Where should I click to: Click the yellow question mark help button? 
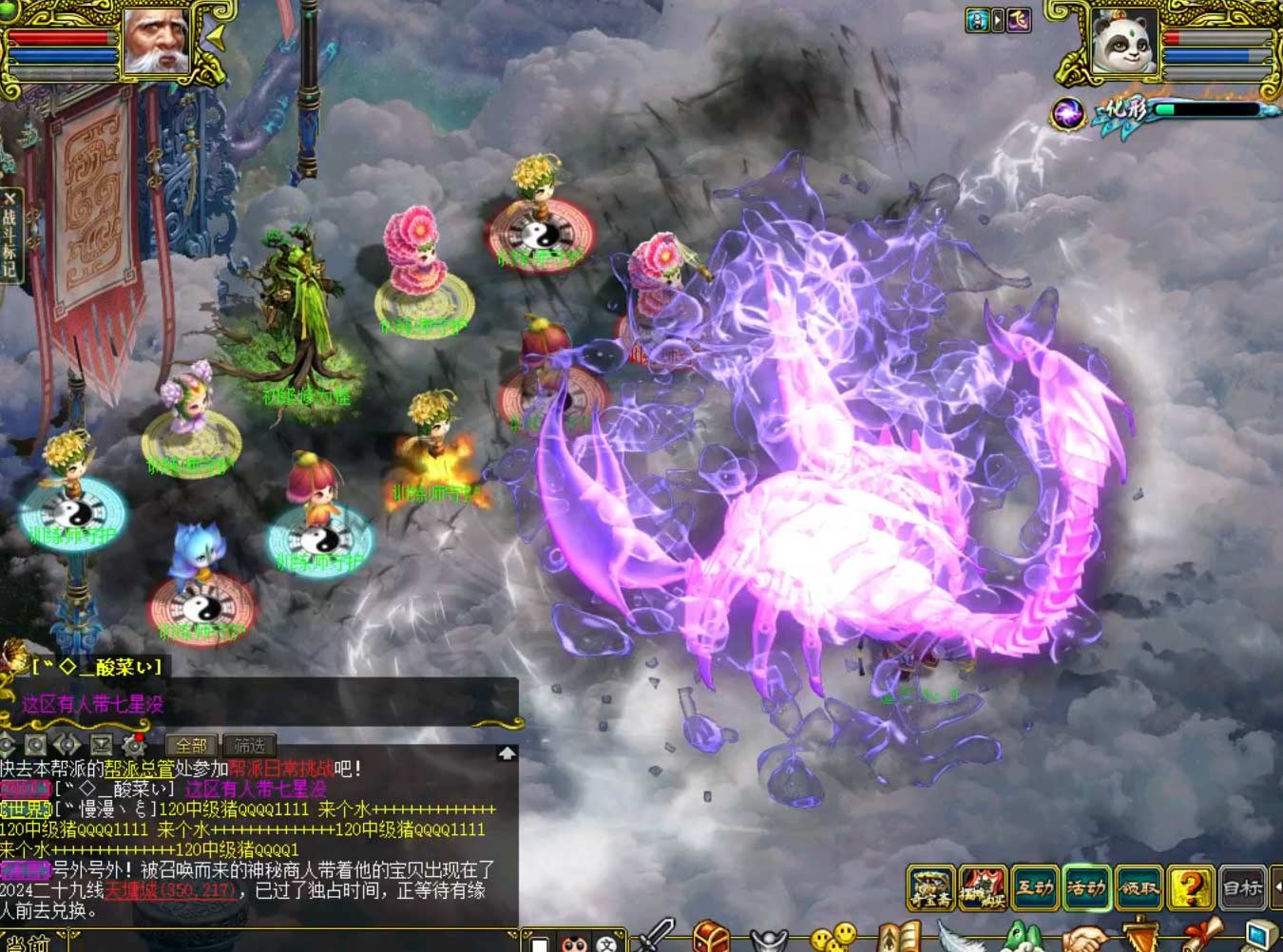(x=1190, y=888)
